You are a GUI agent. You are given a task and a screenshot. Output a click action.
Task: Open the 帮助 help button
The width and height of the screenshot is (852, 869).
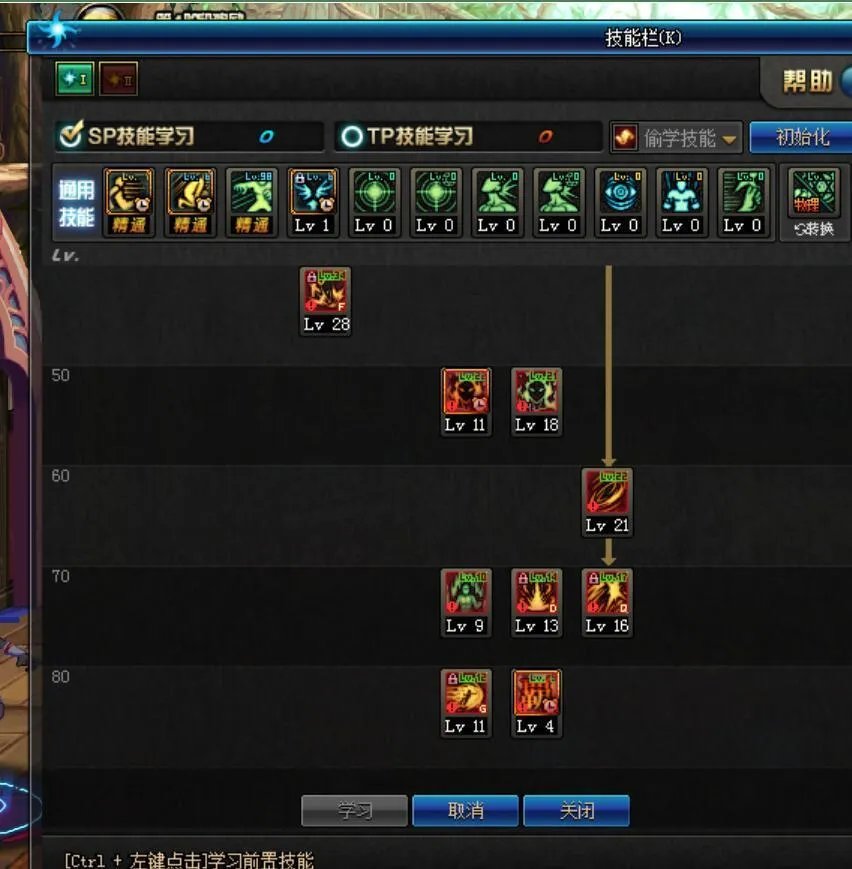tap(810, 82)
